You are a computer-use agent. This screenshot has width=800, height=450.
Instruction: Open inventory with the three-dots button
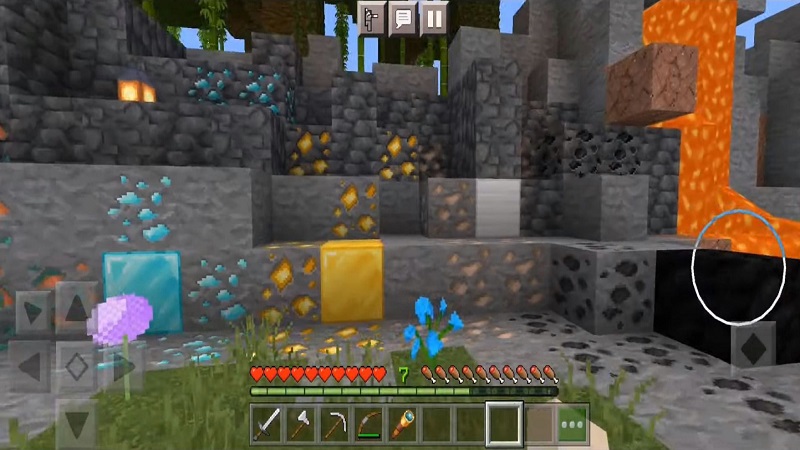pyautogui.click(x=572, y=424)
